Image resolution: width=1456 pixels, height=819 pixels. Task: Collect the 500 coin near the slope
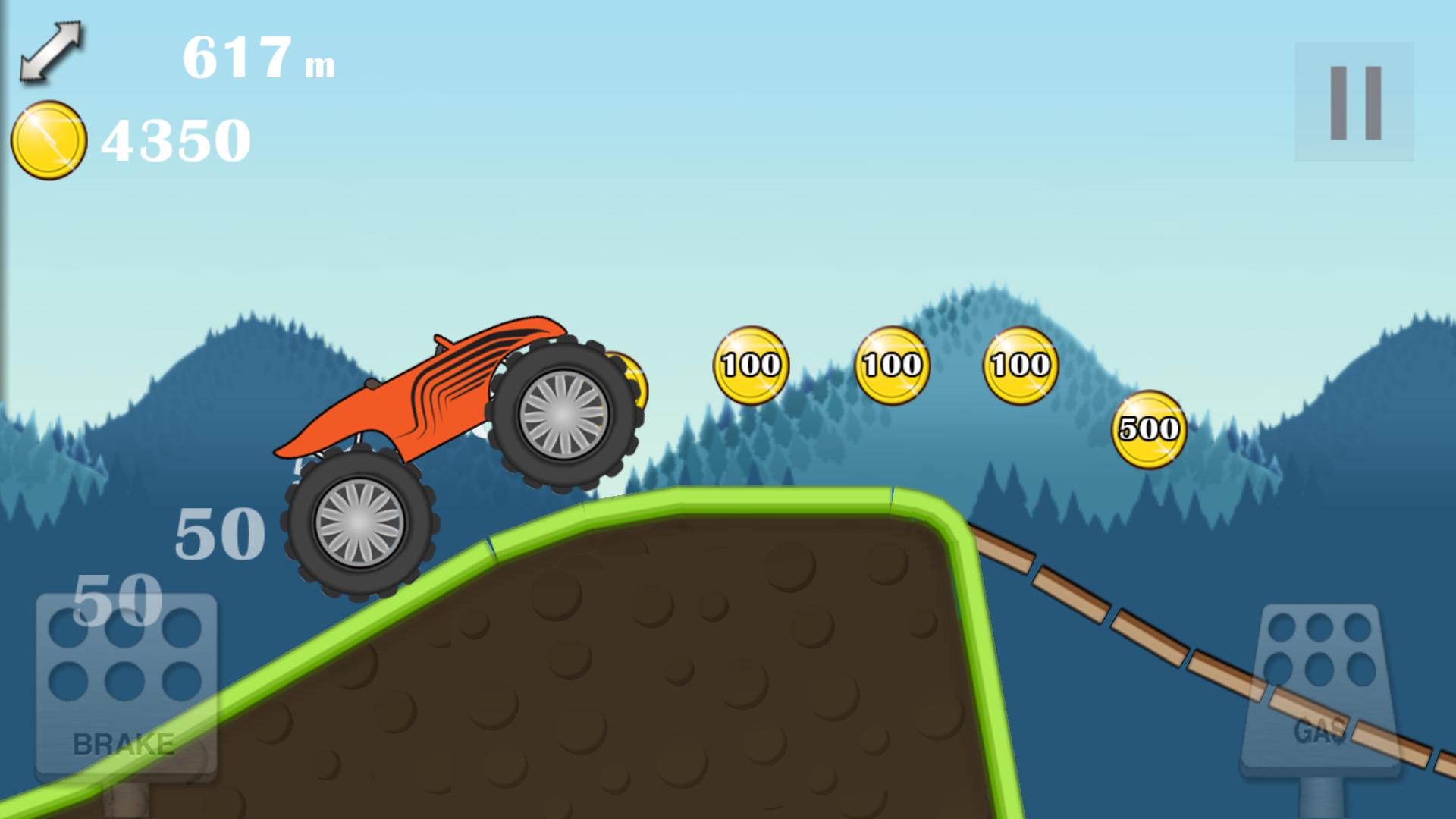click(x=1148, y=428)
